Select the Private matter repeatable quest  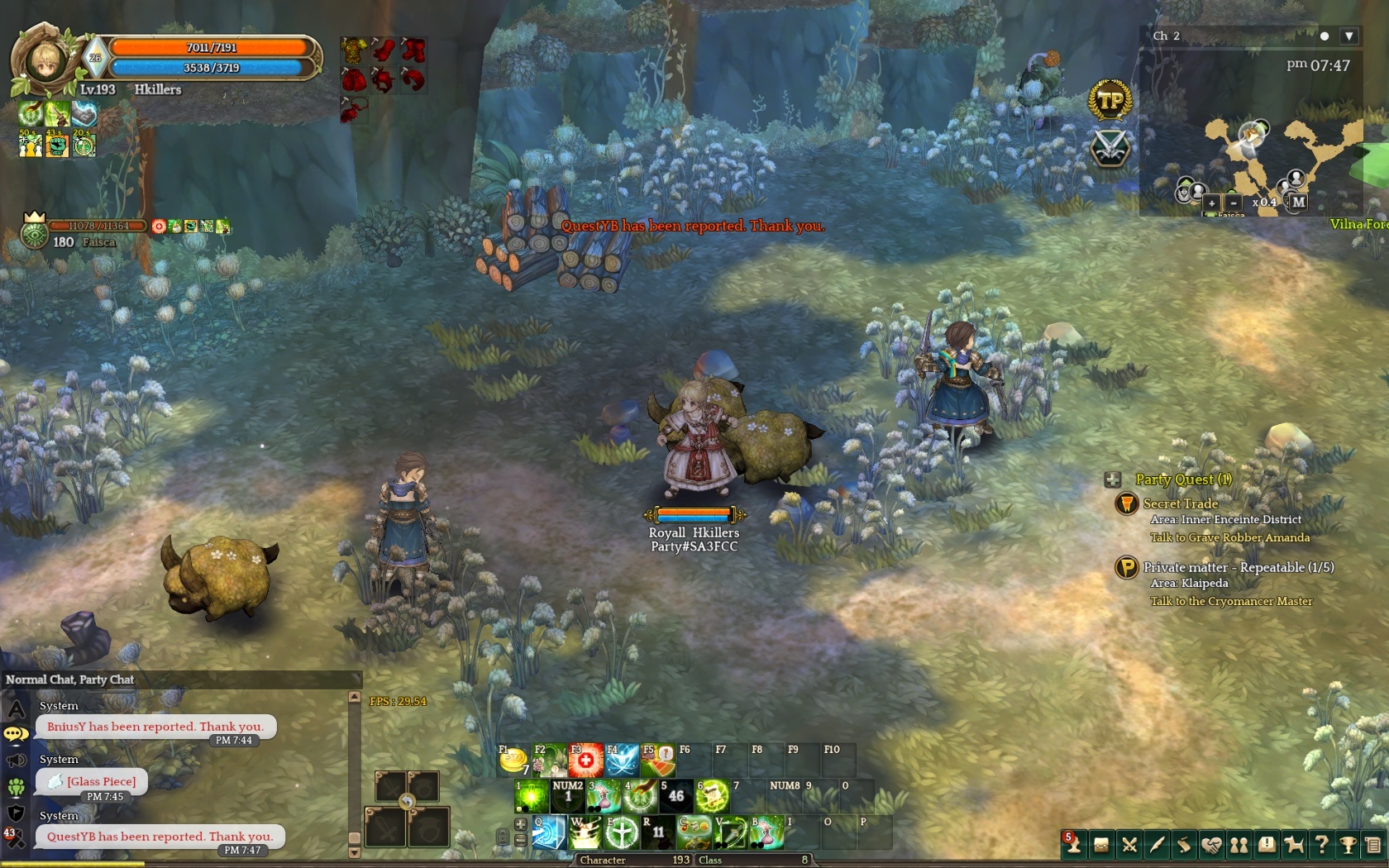click(1238, 567)
